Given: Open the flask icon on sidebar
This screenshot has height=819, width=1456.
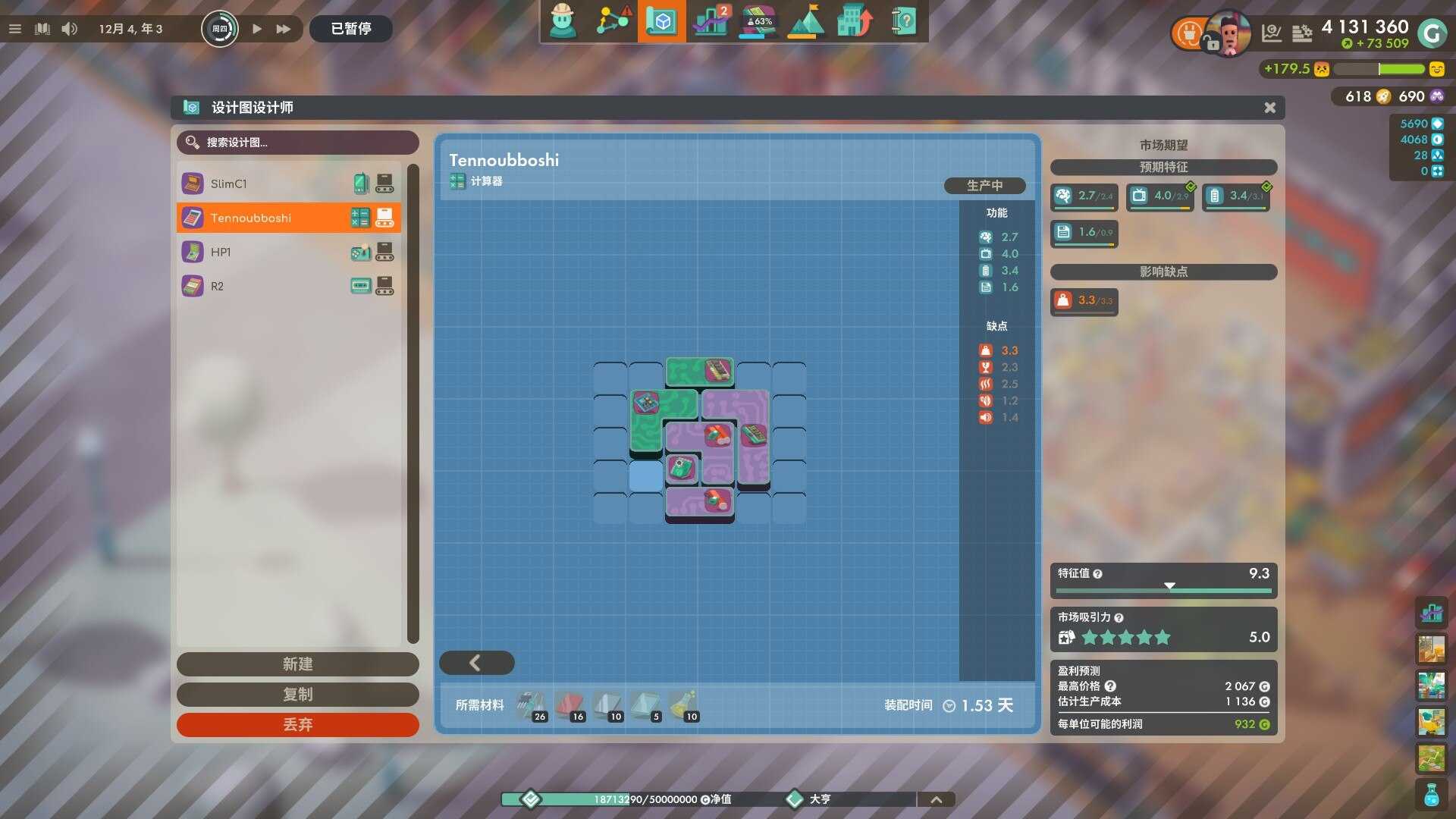Looking at the screenshot, I should point(1431,795).
